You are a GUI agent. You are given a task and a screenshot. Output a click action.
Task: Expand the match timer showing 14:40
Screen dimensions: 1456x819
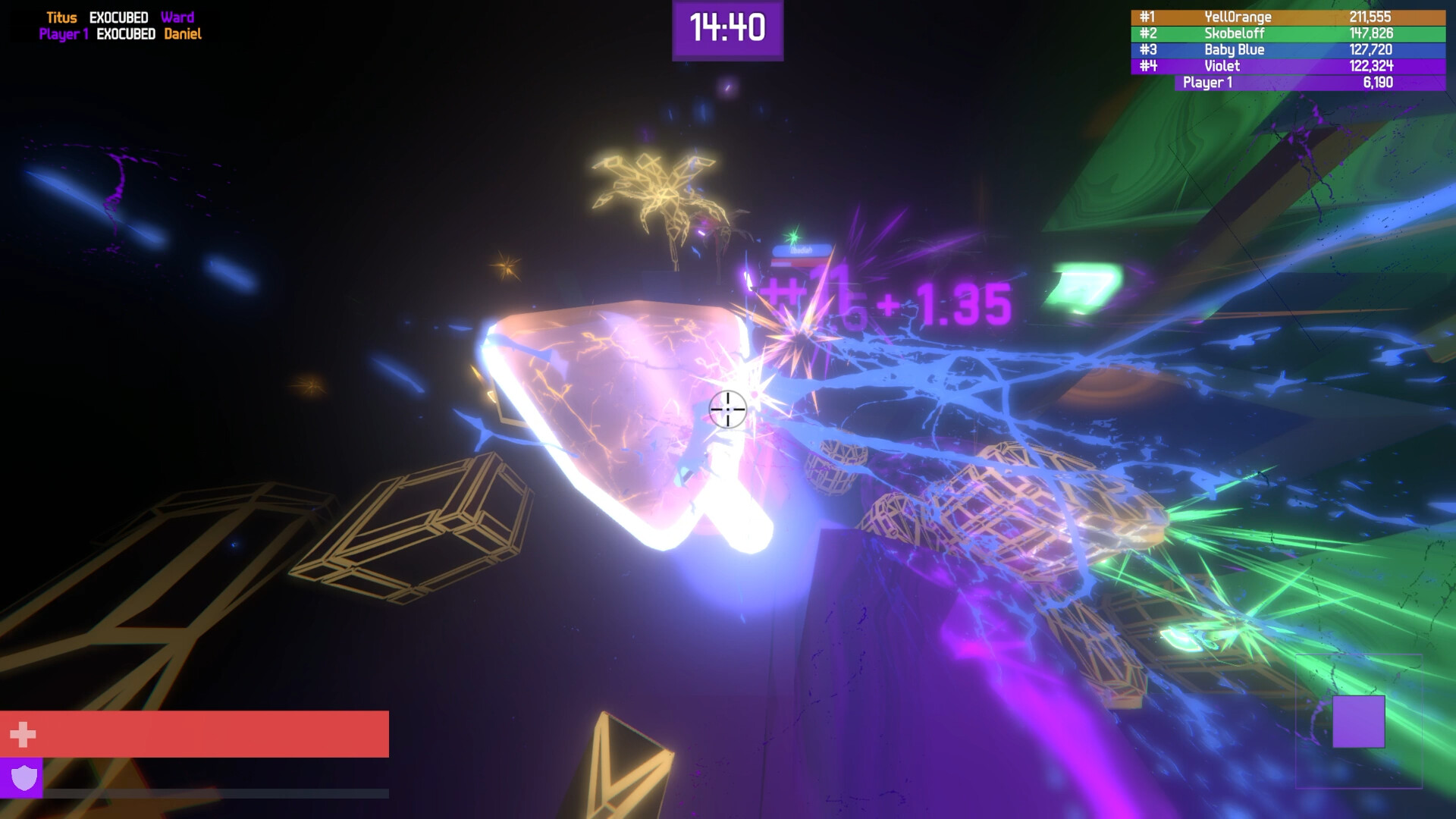(x=726, y=29)
